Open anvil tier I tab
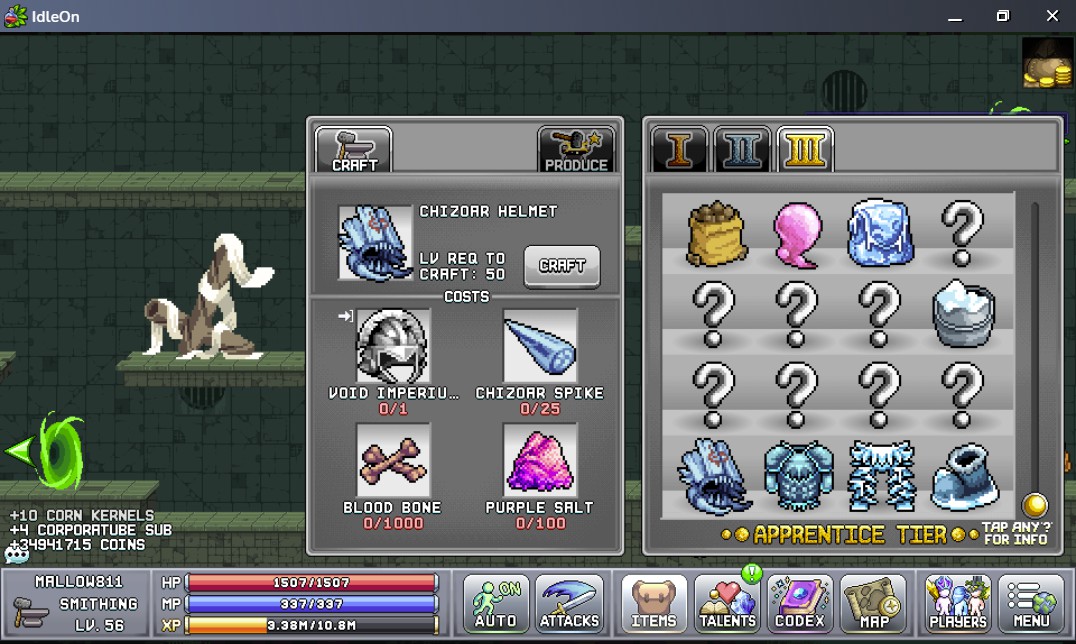 pyautogui.click(x=680, y=150)
